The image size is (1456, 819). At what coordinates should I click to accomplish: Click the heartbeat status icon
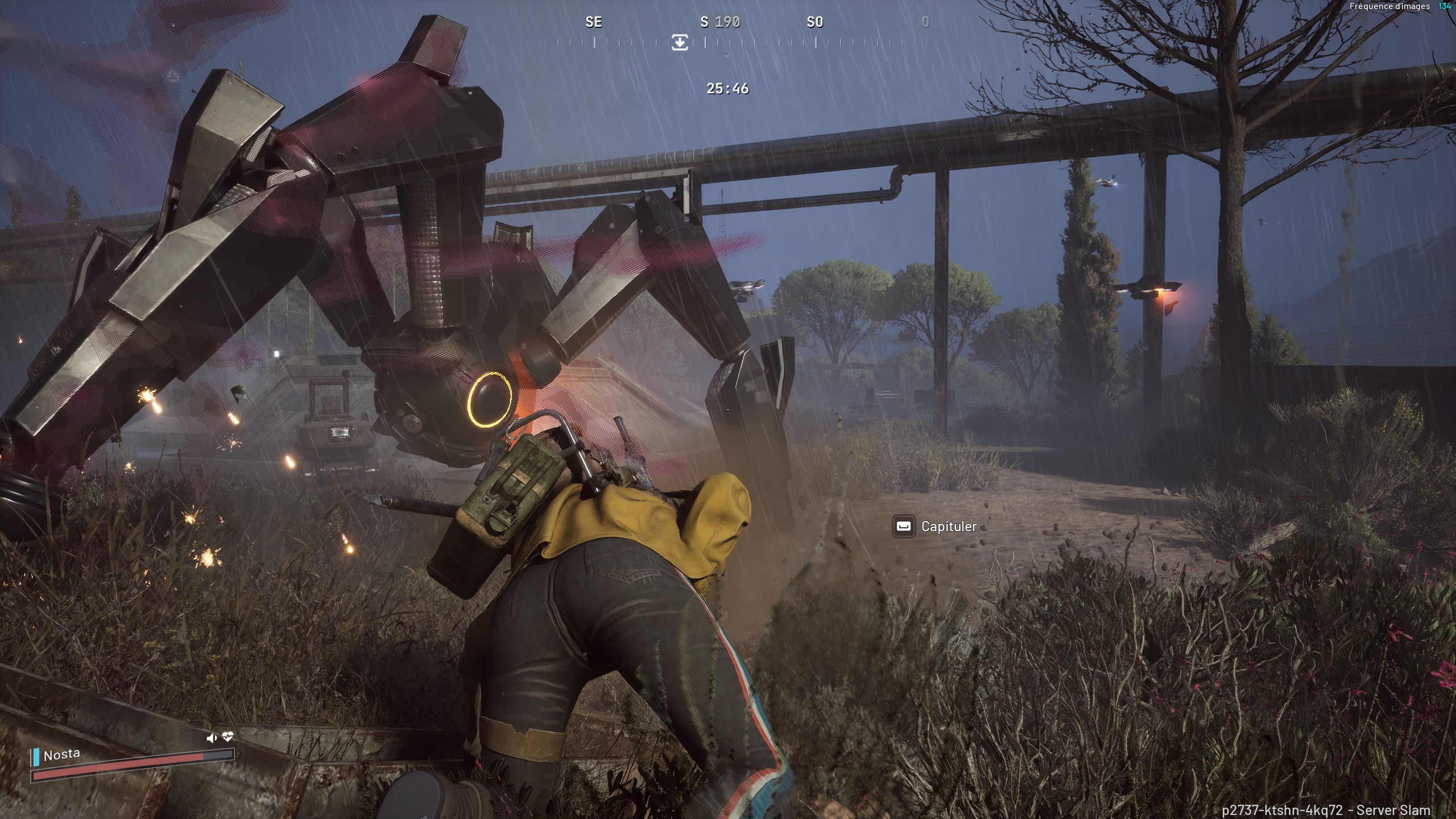tap(227, 737)
